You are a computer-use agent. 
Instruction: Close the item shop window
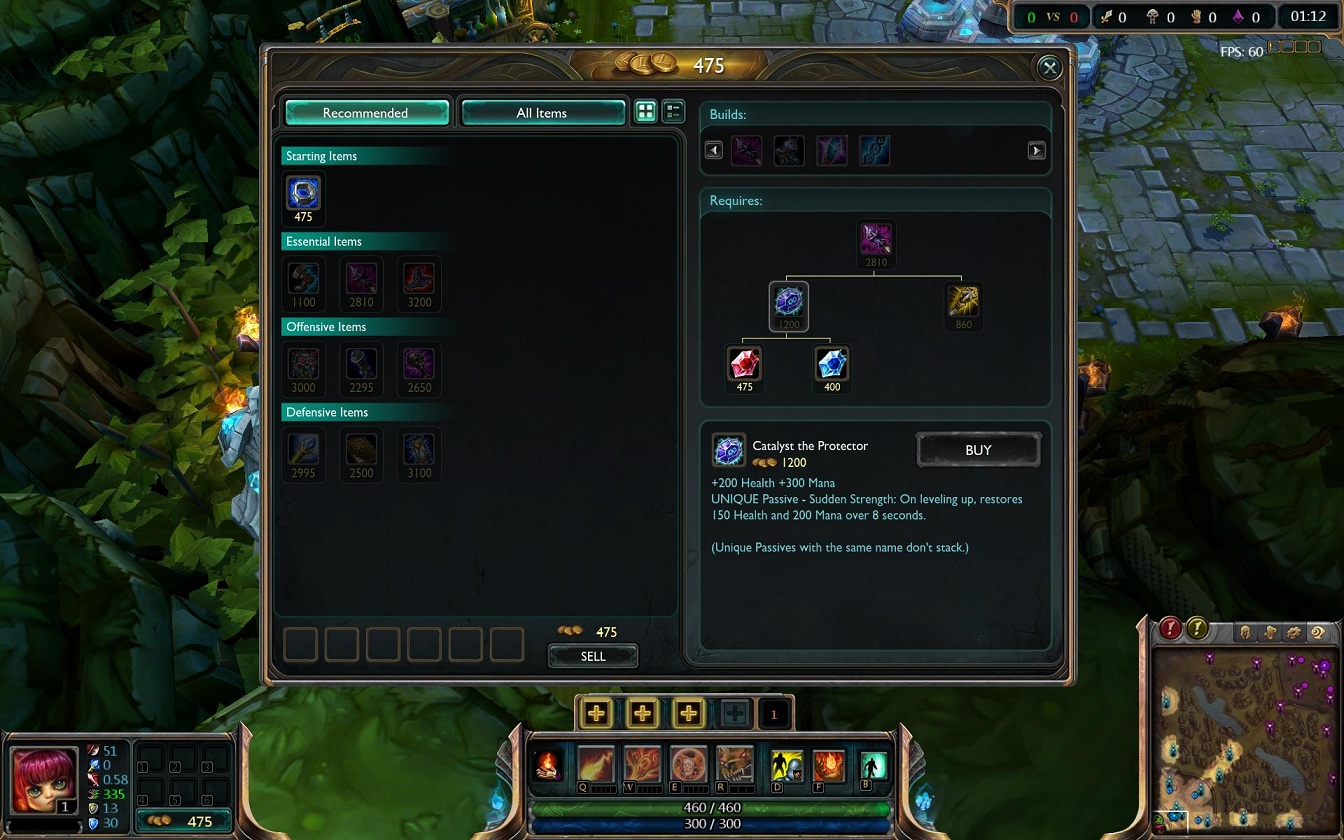1049,67
